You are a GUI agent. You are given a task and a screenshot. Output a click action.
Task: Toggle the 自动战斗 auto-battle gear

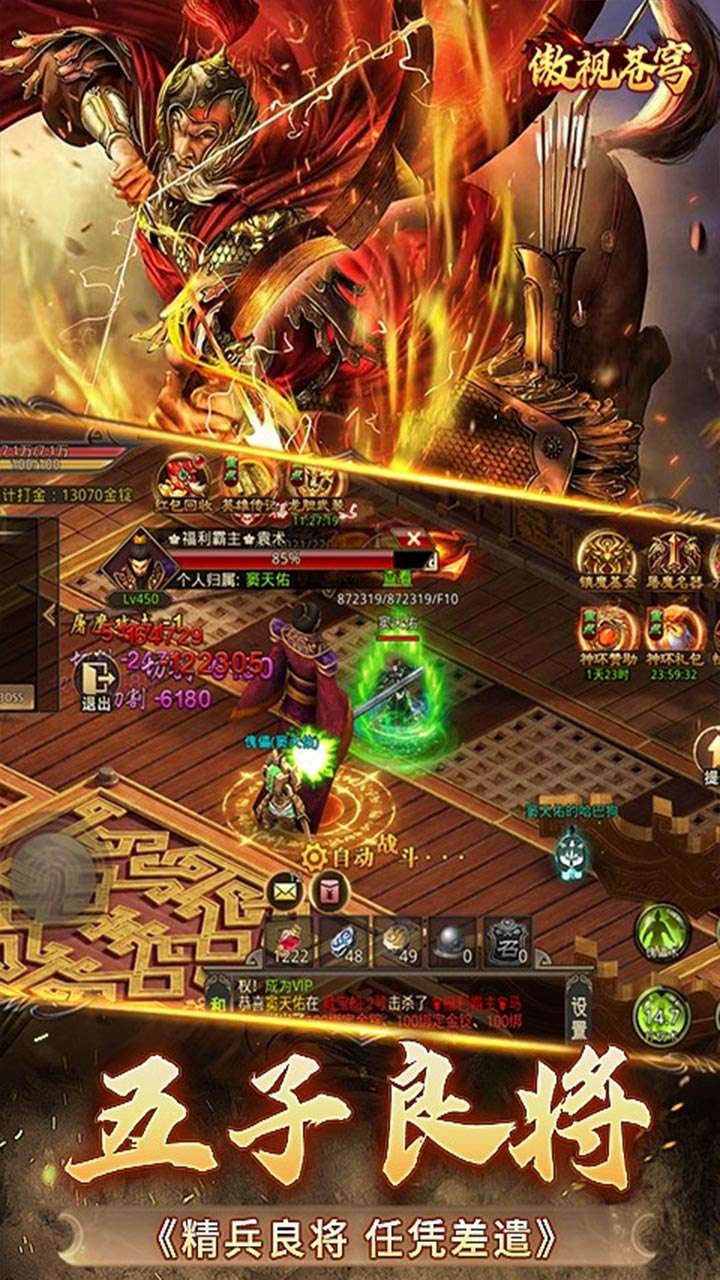click(x=315, y=856)
